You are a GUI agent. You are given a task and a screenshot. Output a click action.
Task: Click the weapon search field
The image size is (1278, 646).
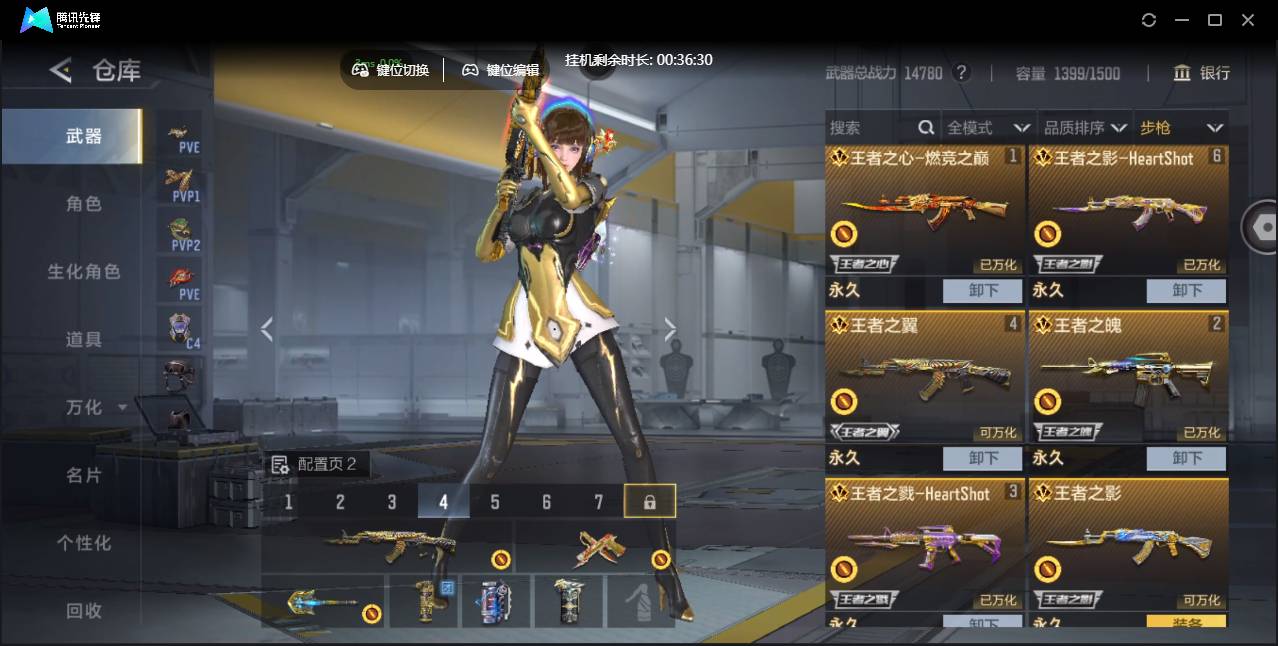point(870,128)
